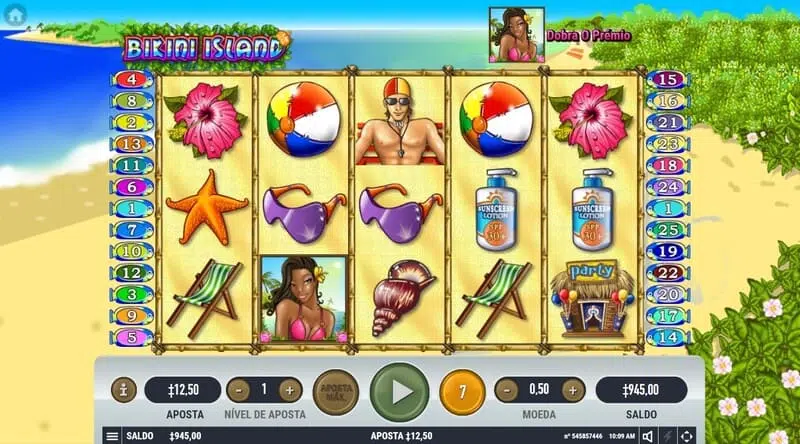Viewport: 800px width, 444px height.
Task: Go to the home screen via the house icon
Action: click(x=14, y=13)
